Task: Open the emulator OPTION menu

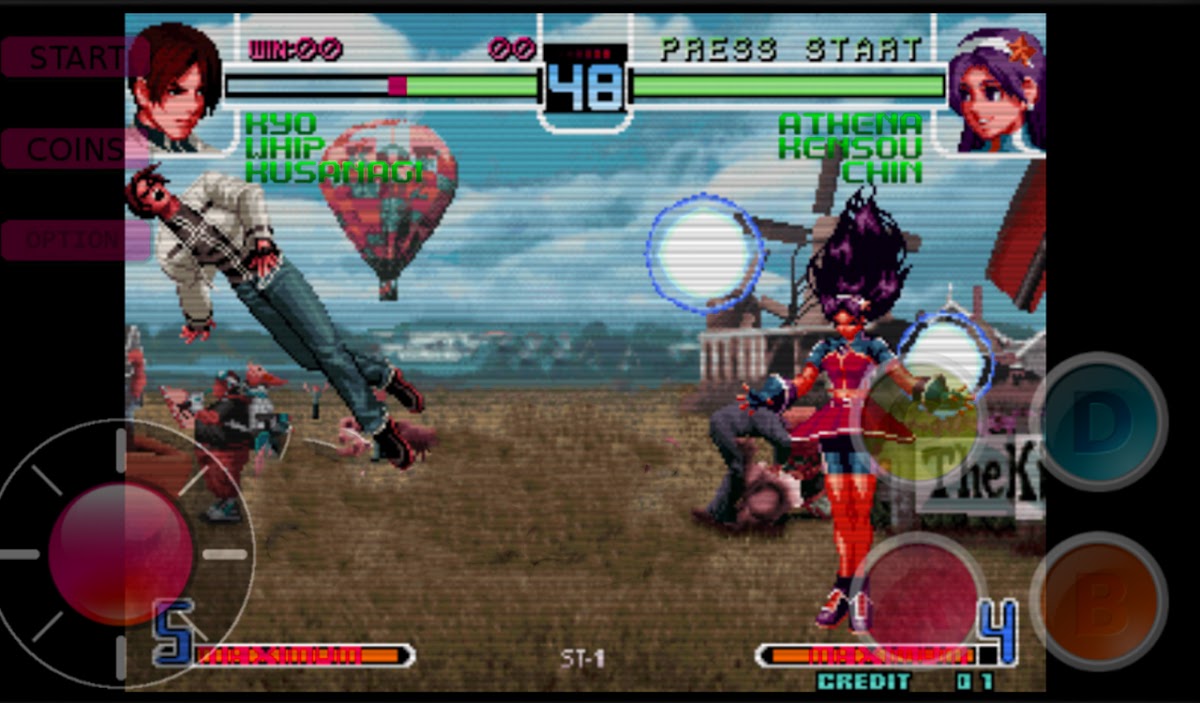Action: pyautogui.click(x=75, y=241)
